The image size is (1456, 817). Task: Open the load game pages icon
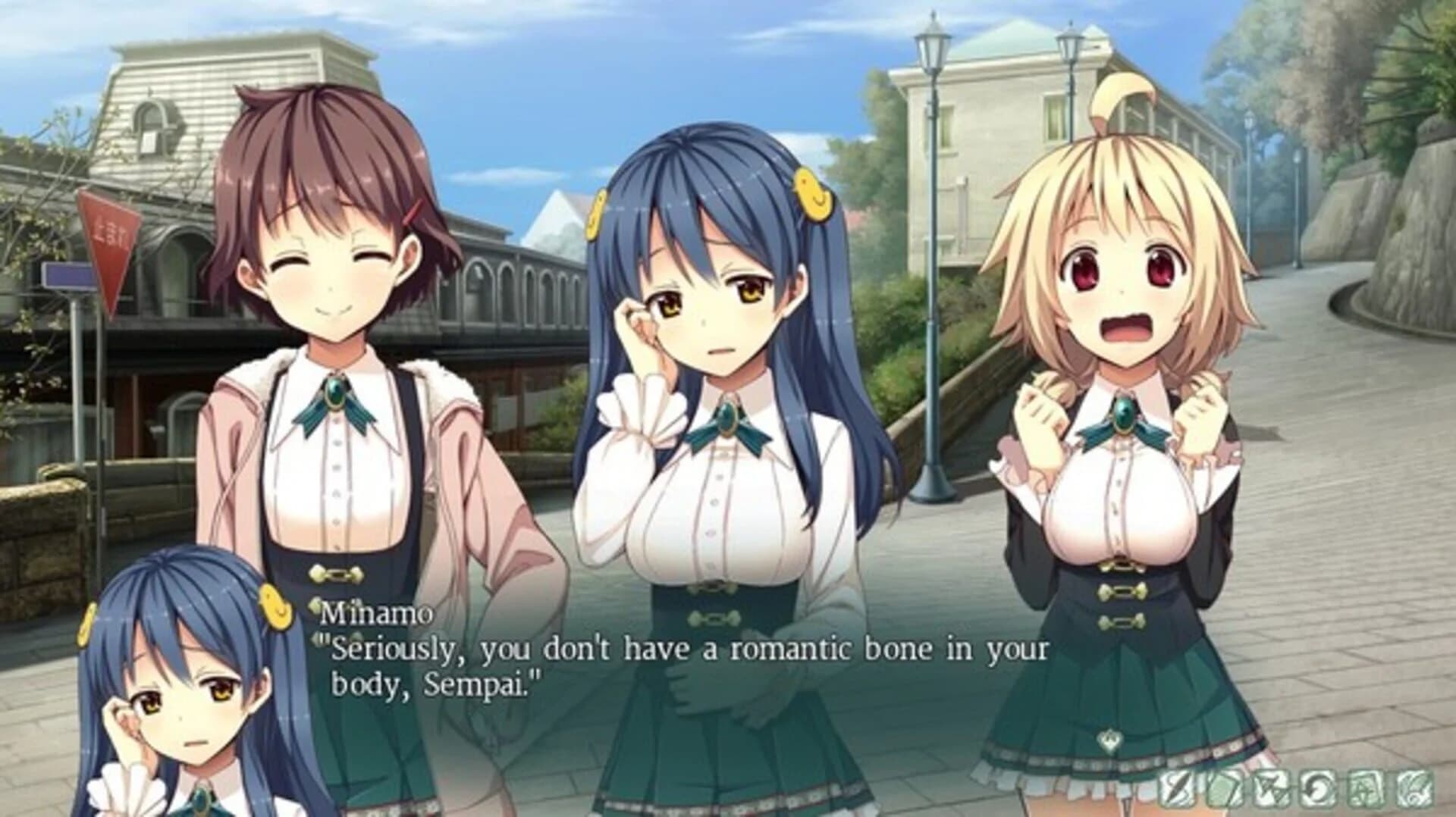(1224, 788)
